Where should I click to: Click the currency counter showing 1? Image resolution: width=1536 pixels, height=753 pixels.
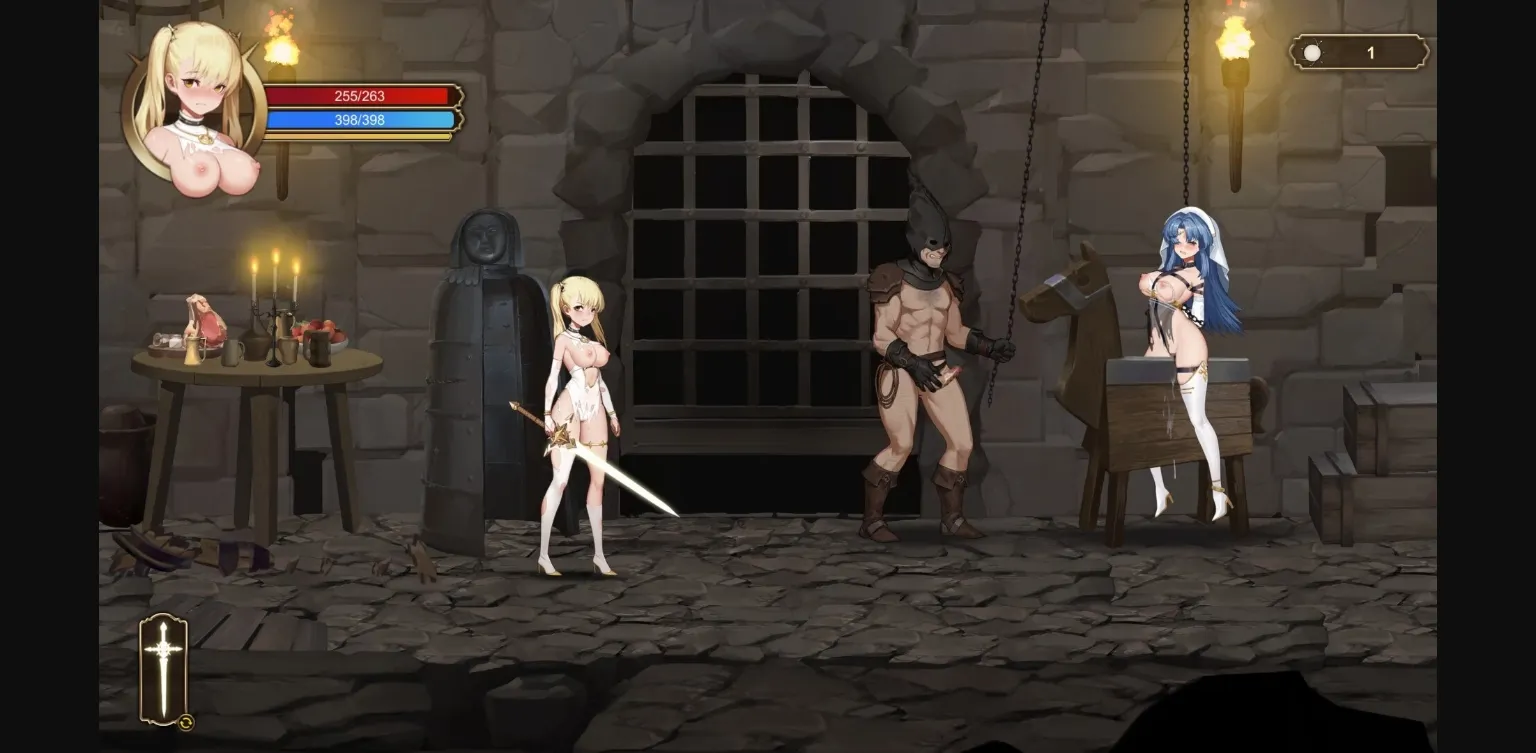1371,52
